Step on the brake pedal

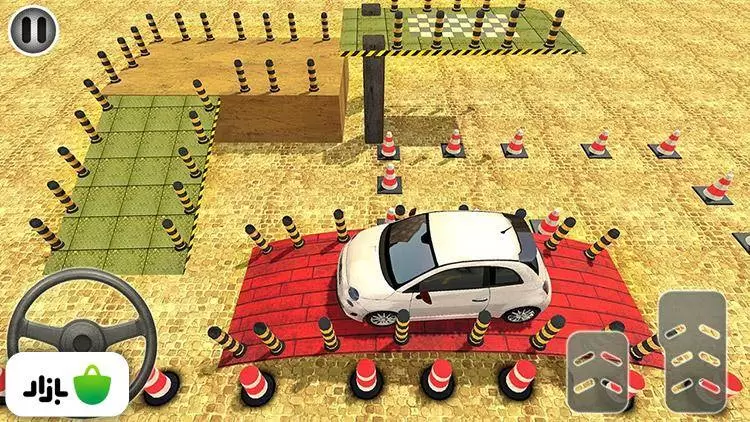598,370
